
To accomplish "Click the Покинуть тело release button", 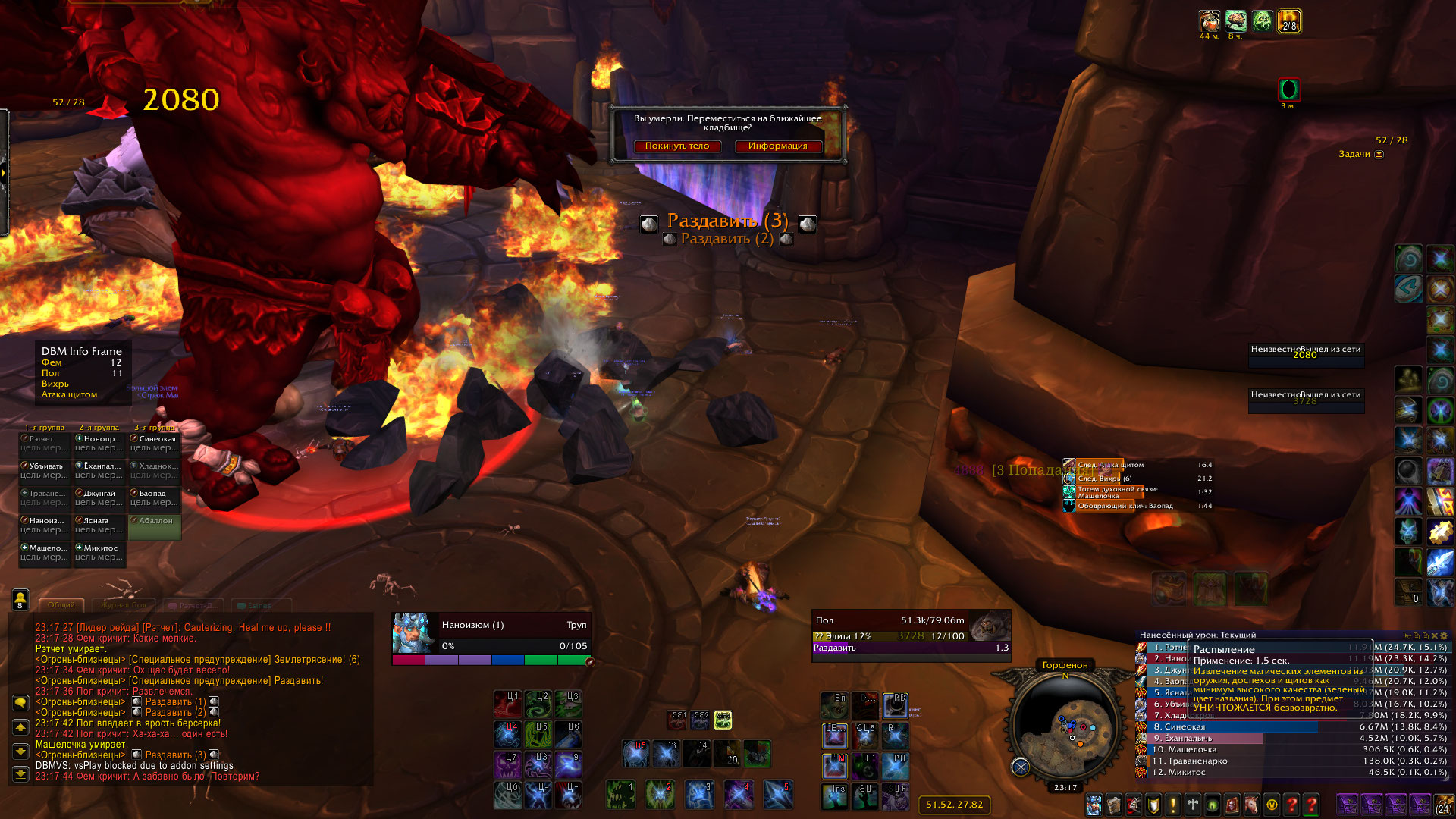I will (677, 146).
